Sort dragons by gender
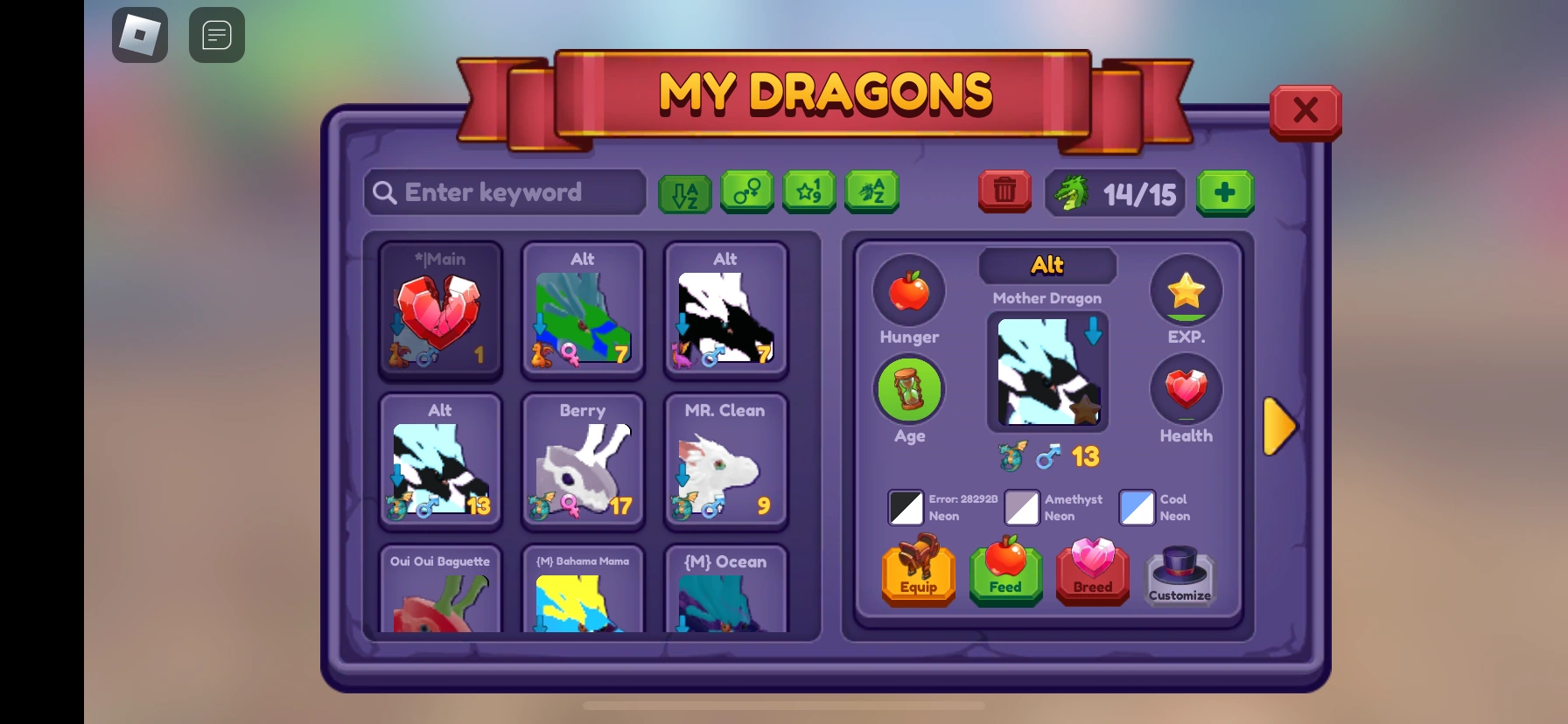This screenshot has width=1568, height=724. click(746, 192)
